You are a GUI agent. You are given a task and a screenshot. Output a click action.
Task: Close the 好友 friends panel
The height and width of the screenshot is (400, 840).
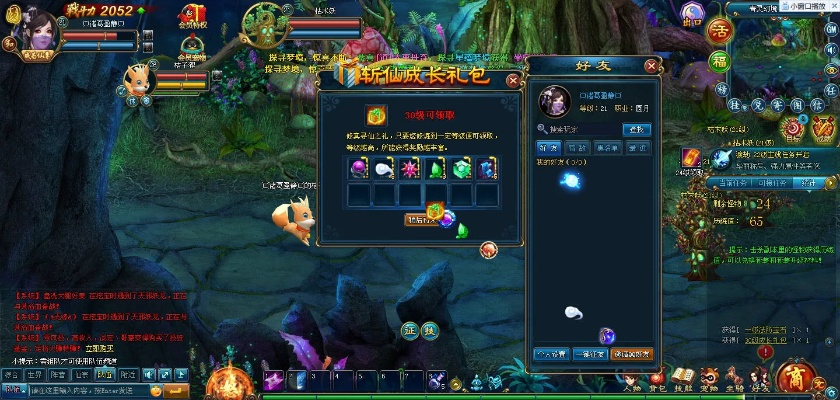(x=652, y=66)
